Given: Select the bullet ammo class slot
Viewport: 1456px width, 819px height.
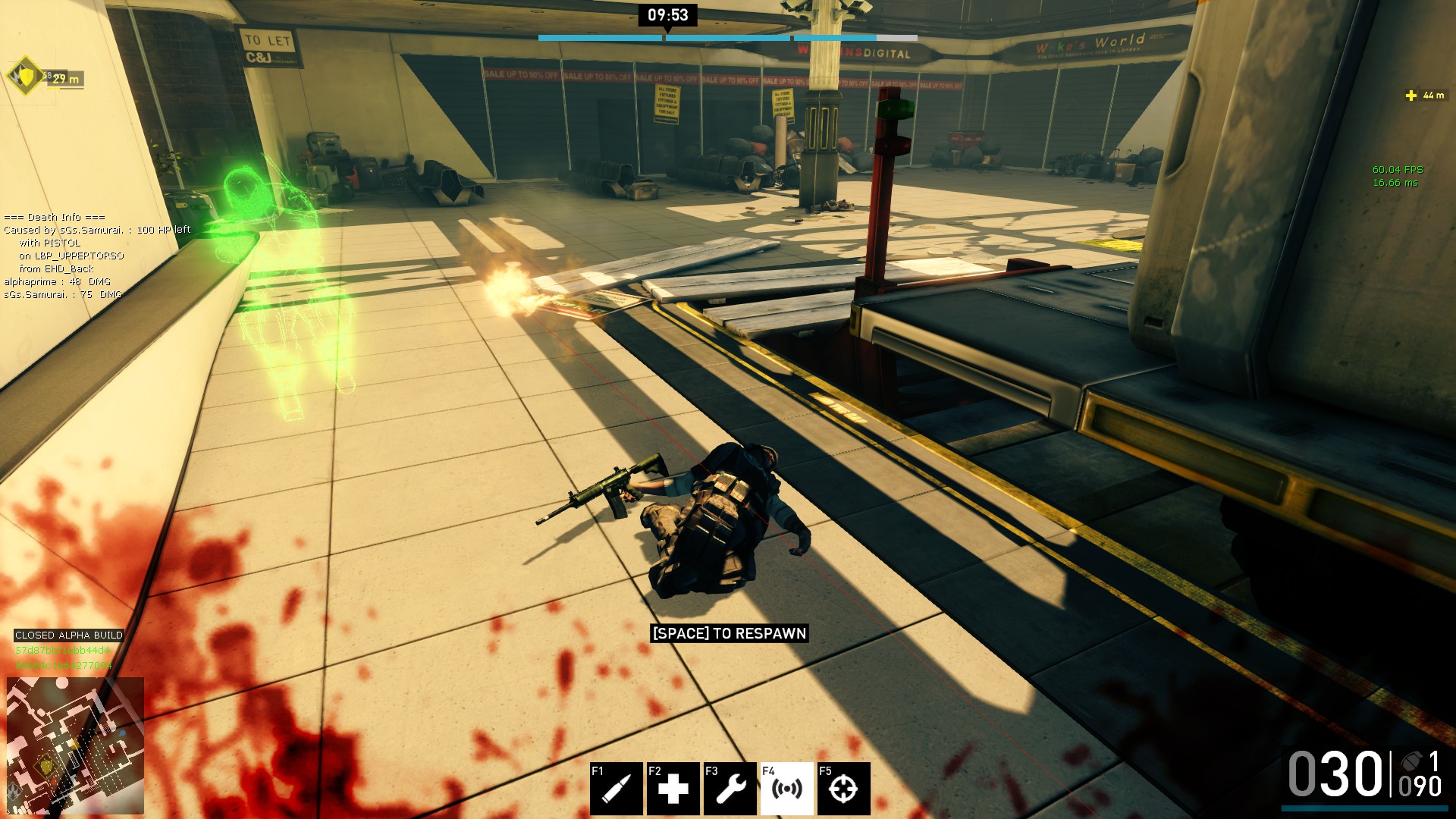Looking at the screenshot, I should (616, 789).
